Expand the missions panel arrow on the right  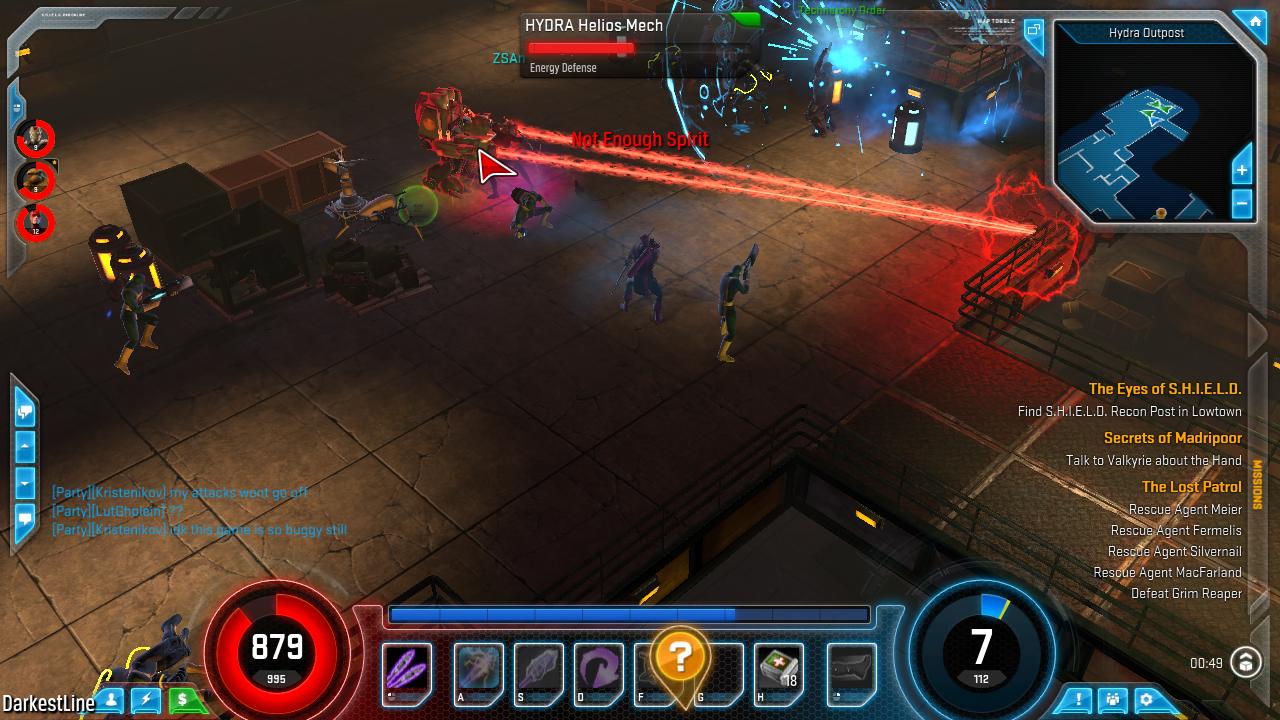pyautogui.click(x=1256, y=478)
